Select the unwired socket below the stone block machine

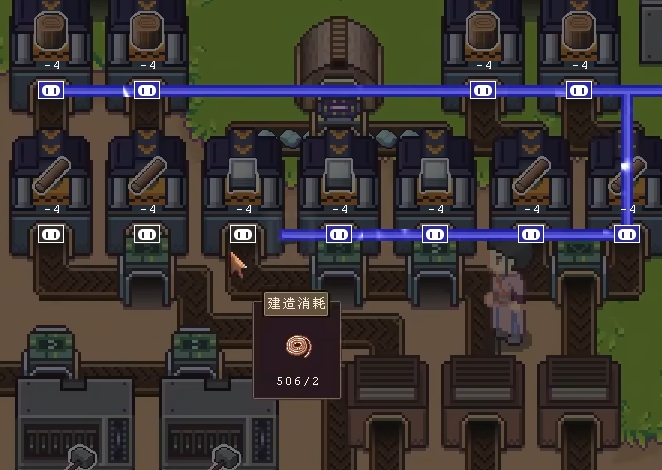(x=243, y=234)
